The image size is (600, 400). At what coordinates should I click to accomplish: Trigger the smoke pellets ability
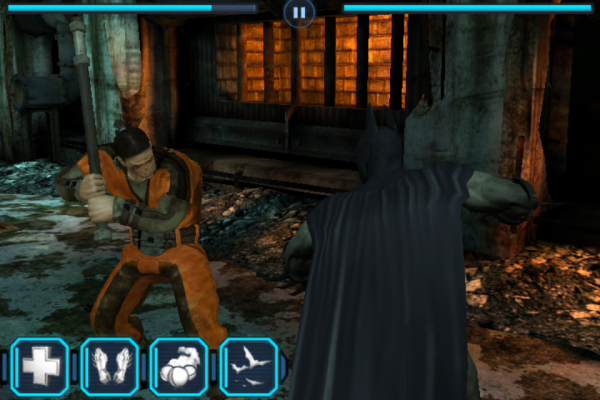[178, 367]
